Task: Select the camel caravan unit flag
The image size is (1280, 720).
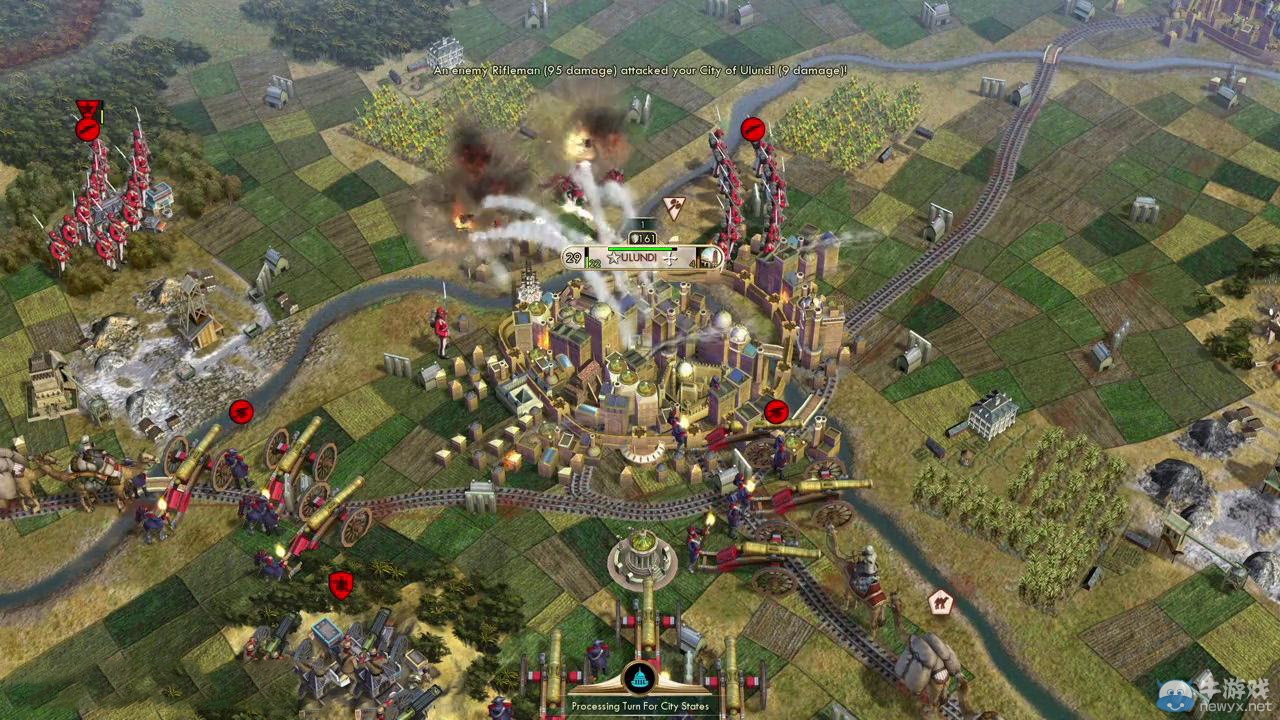Action: coord(939,601)
